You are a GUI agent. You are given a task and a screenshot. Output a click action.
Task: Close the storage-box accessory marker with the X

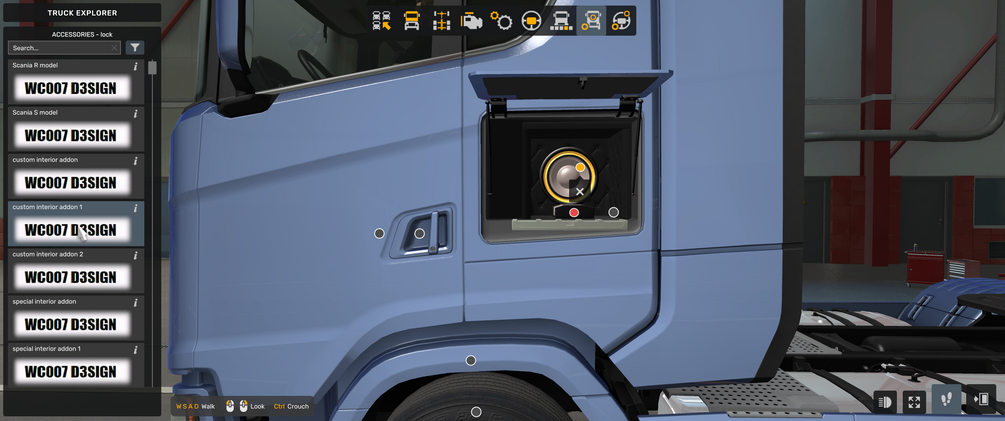click(x=580, y=191)
